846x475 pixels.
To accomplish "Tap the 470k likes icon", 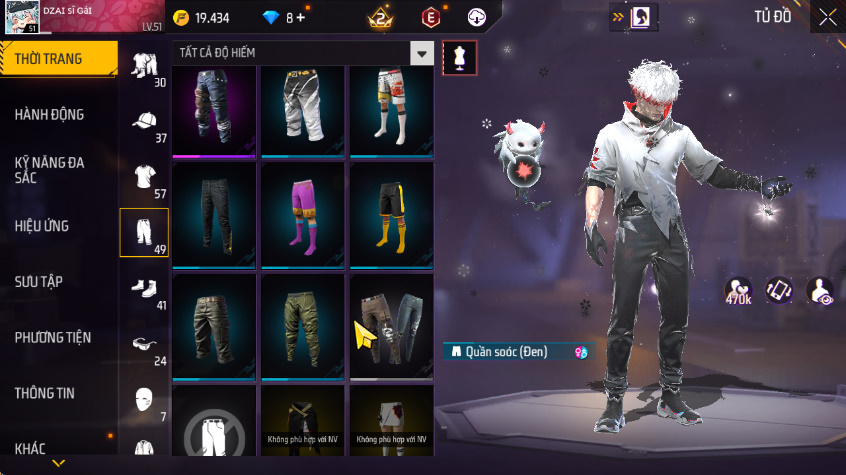I will [x=739, y=291].
